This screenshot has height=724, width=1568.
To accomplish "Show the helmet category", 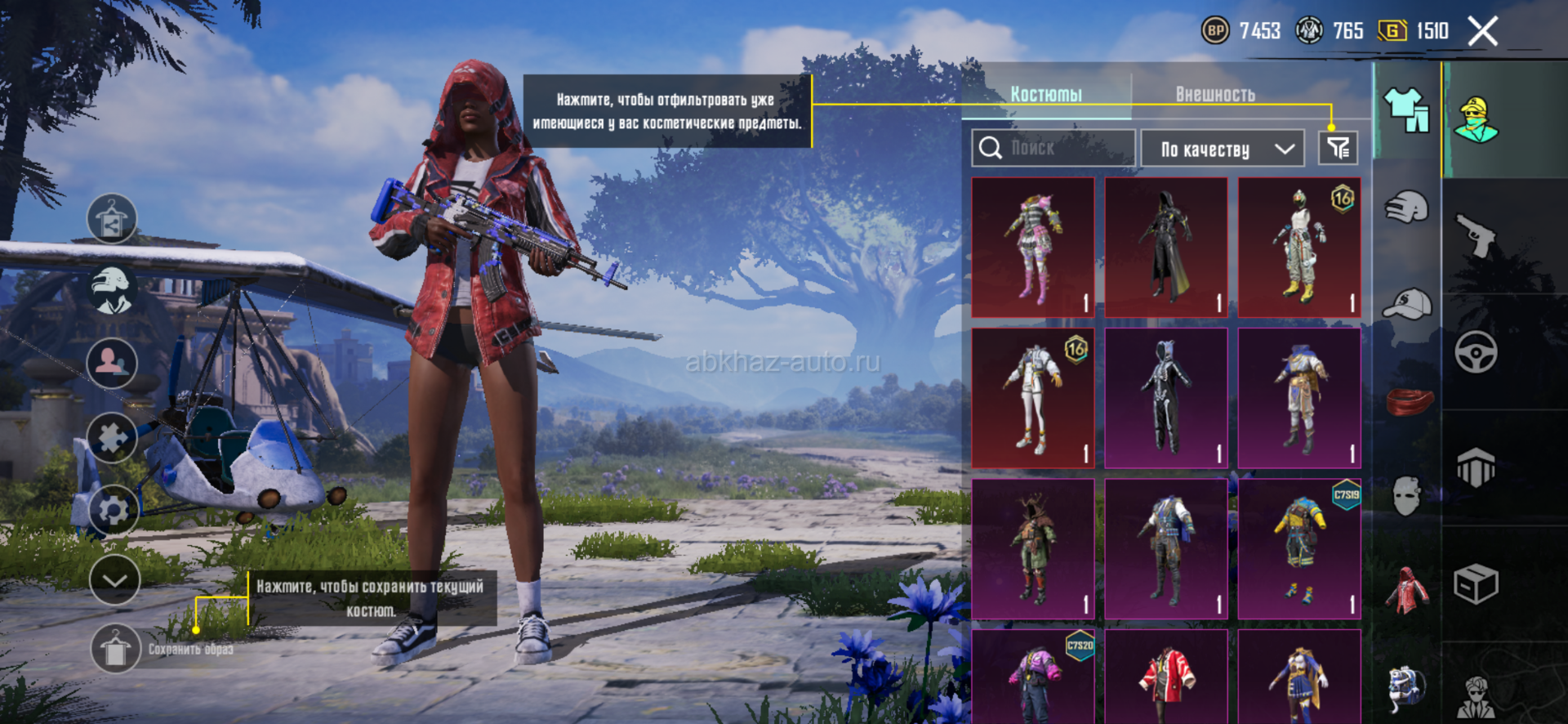I will [1406, 208].
